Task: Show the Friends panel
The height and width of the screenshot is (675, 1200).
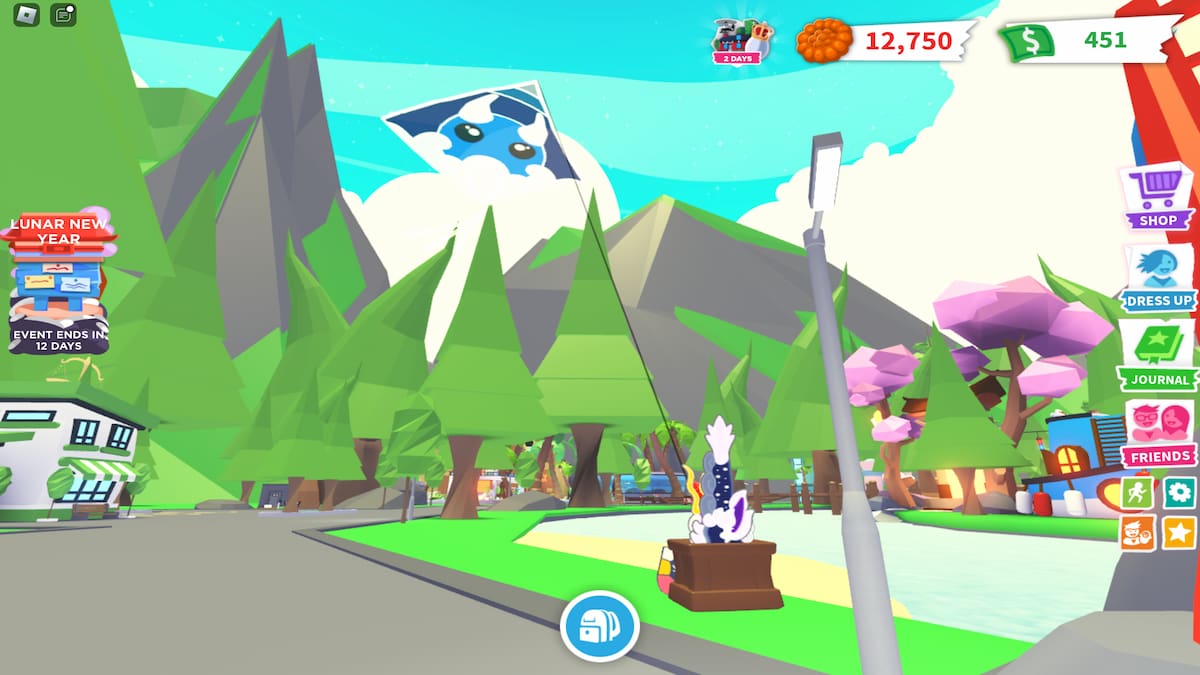Action: (1158, 434)
